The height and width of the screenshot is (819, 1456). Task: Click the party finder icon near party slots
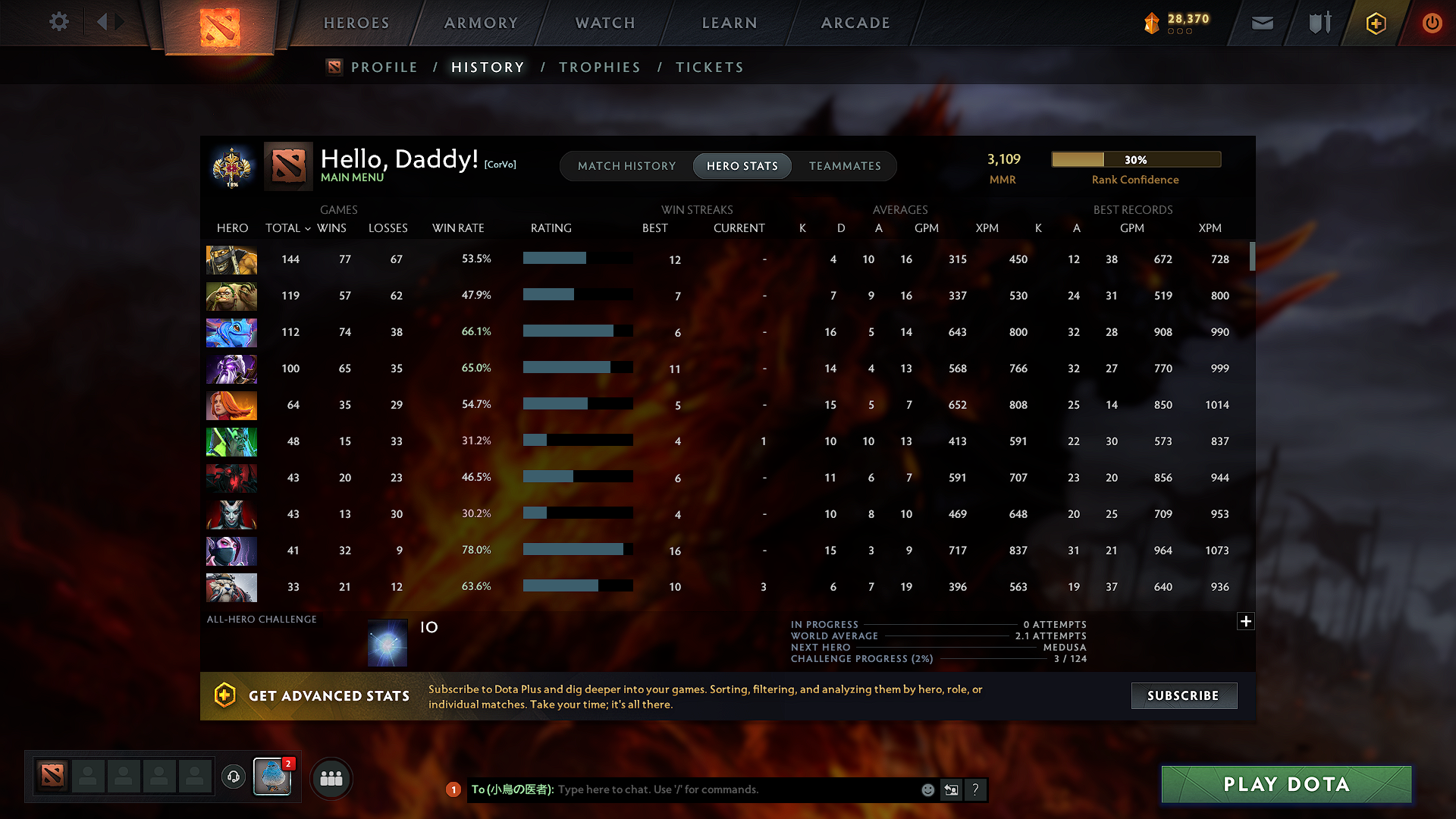pos(331,778)
